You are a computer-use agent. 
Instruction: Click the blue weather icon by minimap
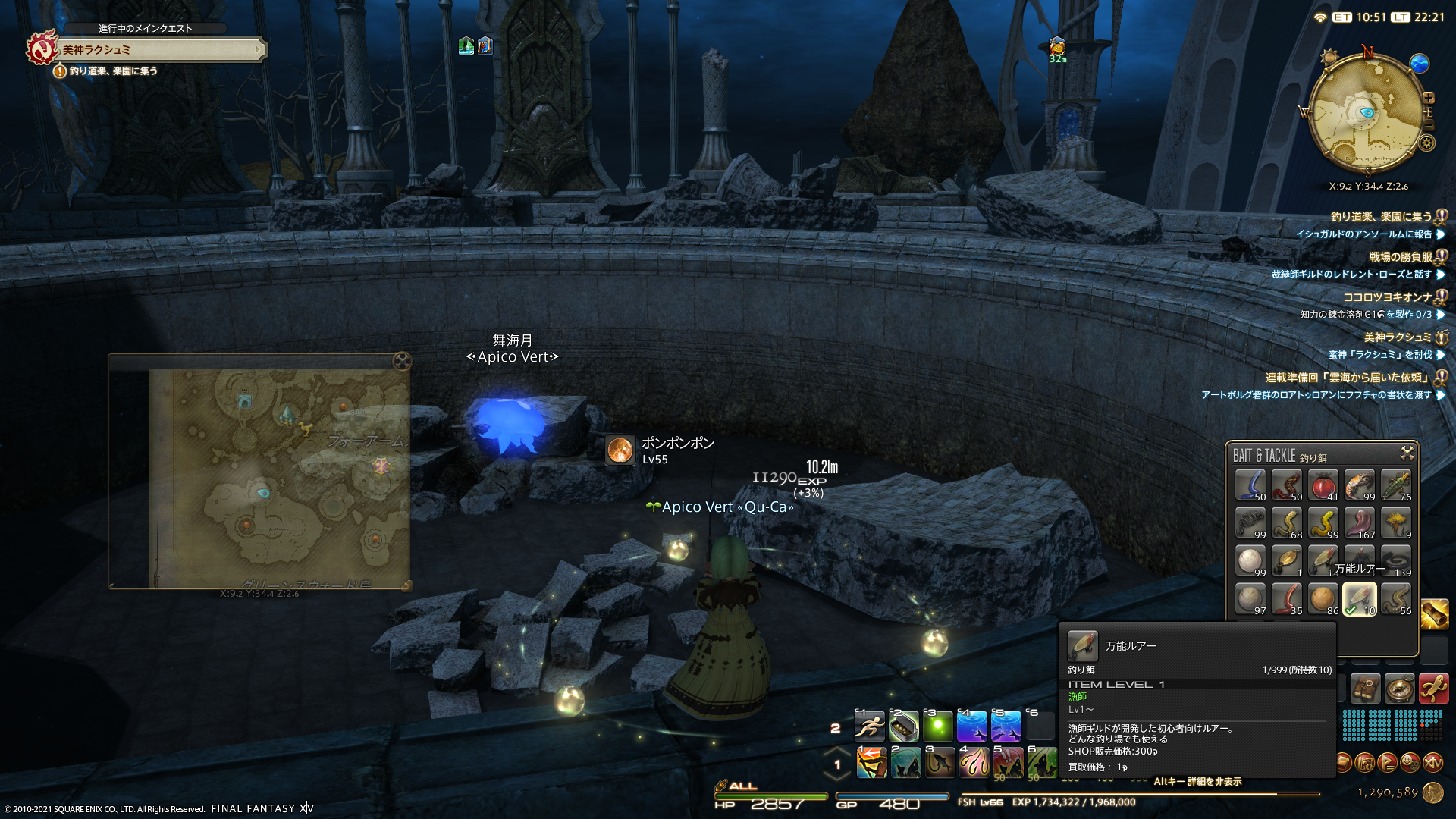(1419, 64)
